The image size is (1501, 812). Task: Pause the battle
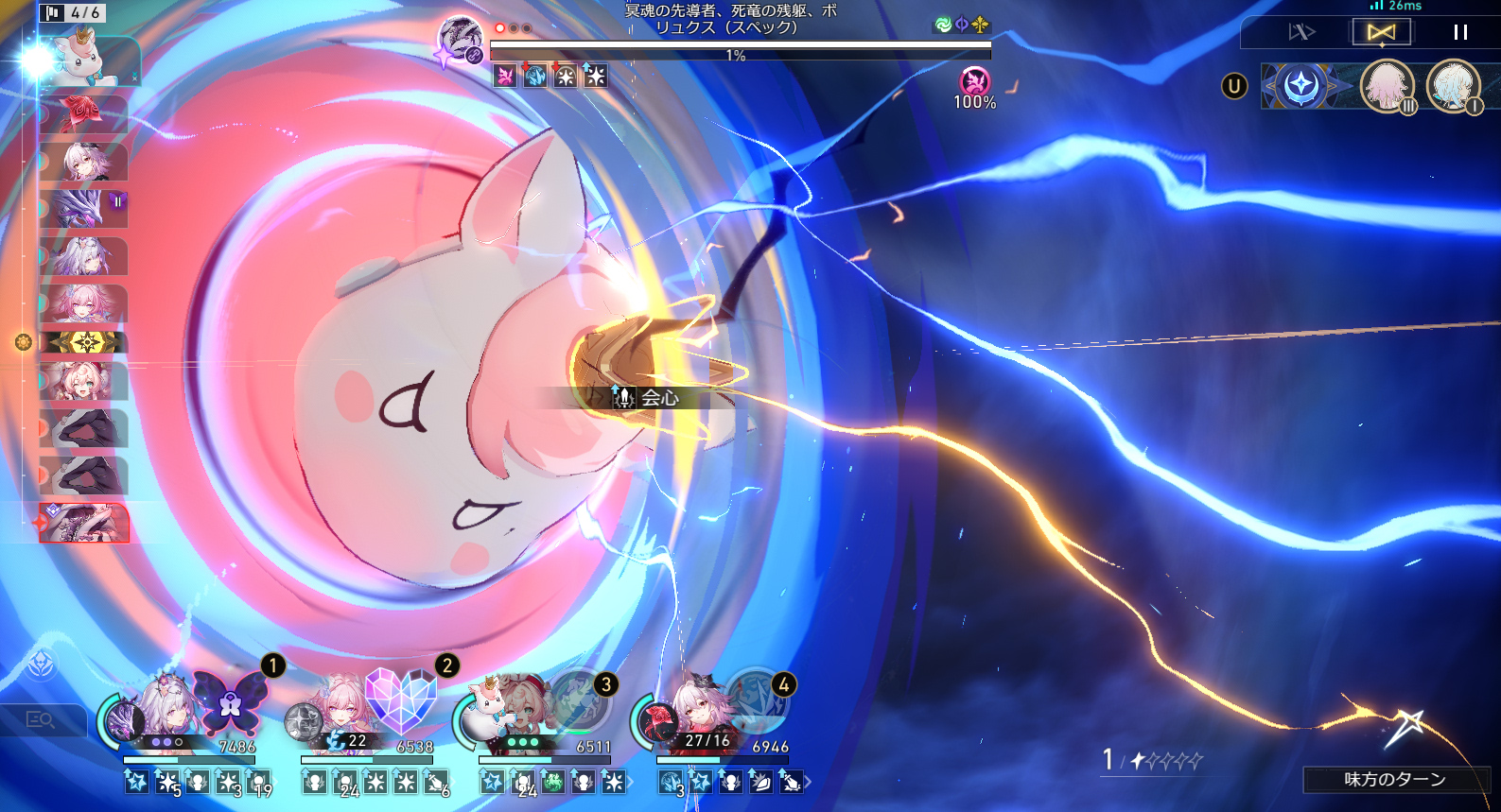coord(1460,32)
